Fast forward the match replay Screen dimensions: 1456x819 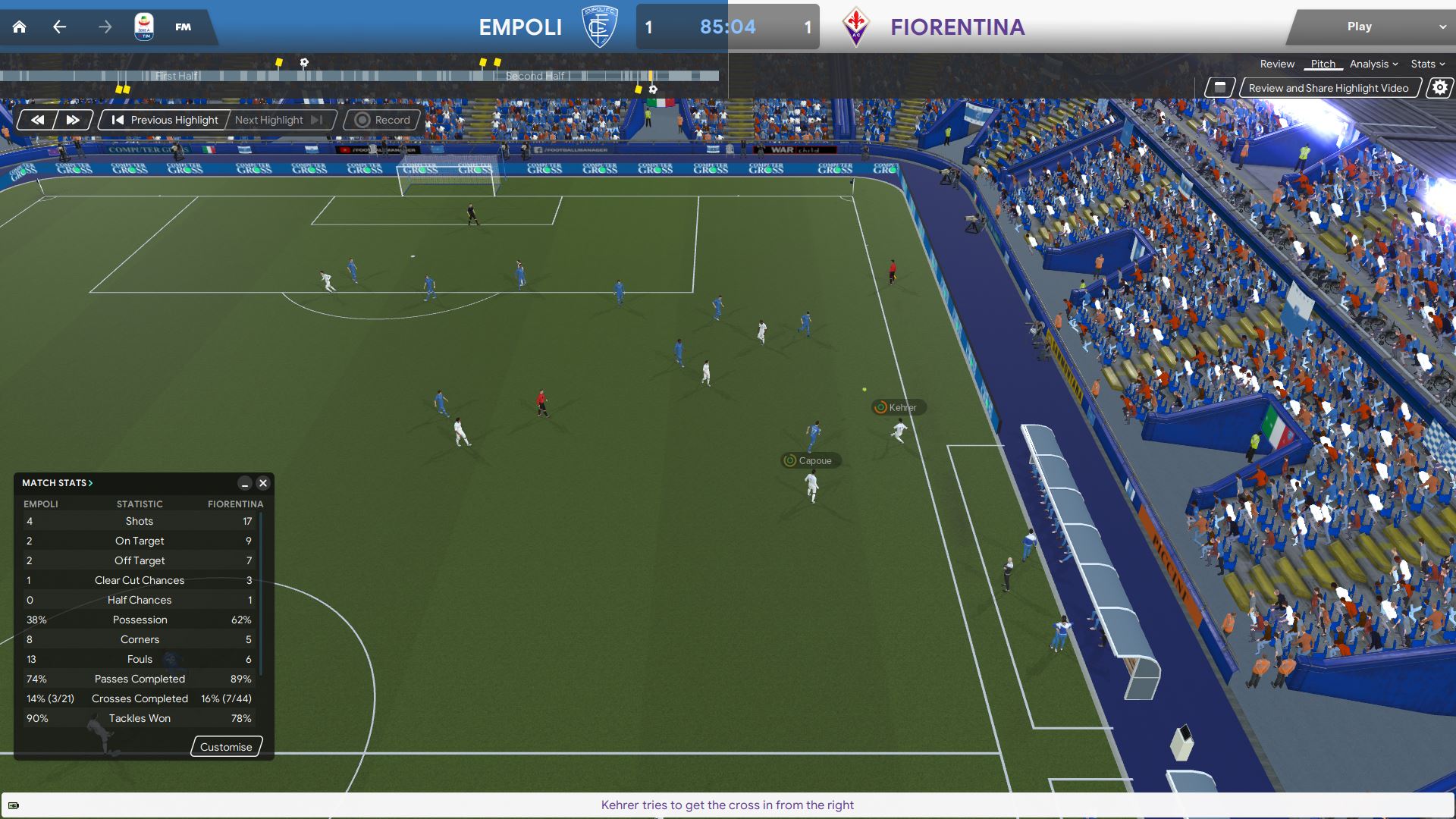73,120
